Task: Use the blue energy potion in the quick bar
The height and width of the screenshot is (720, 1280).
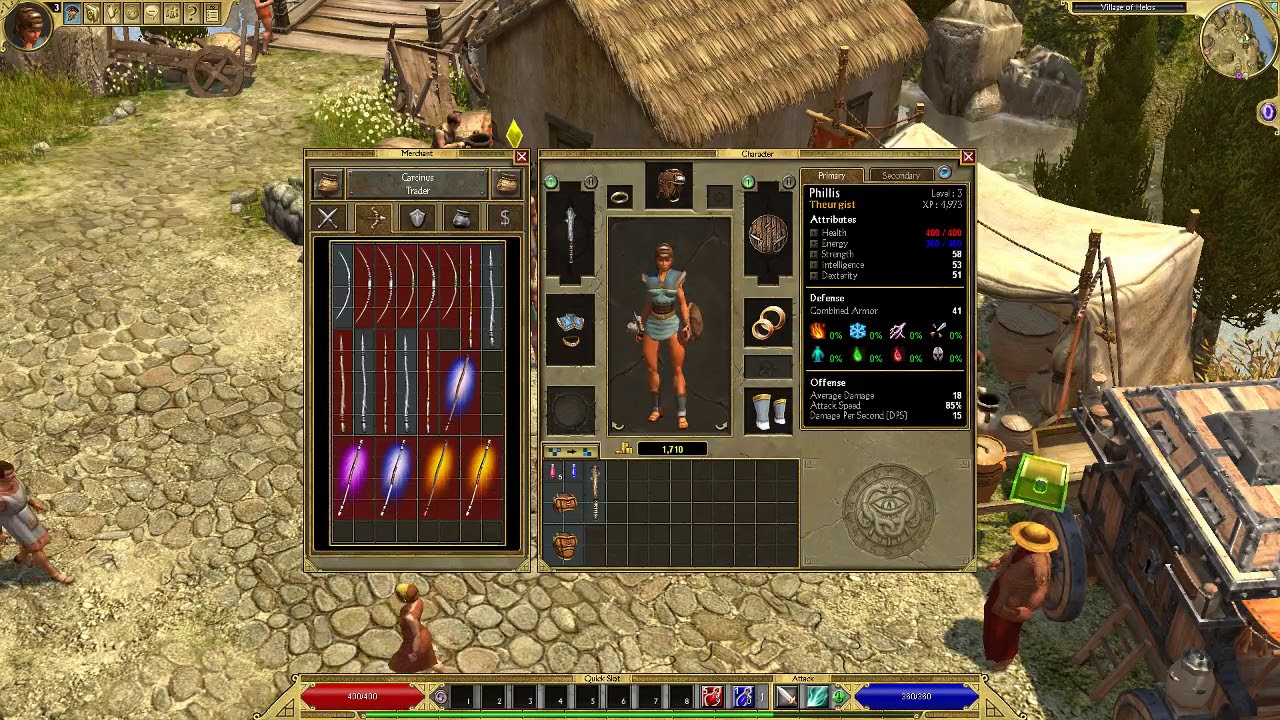Action: coord(742,696)
